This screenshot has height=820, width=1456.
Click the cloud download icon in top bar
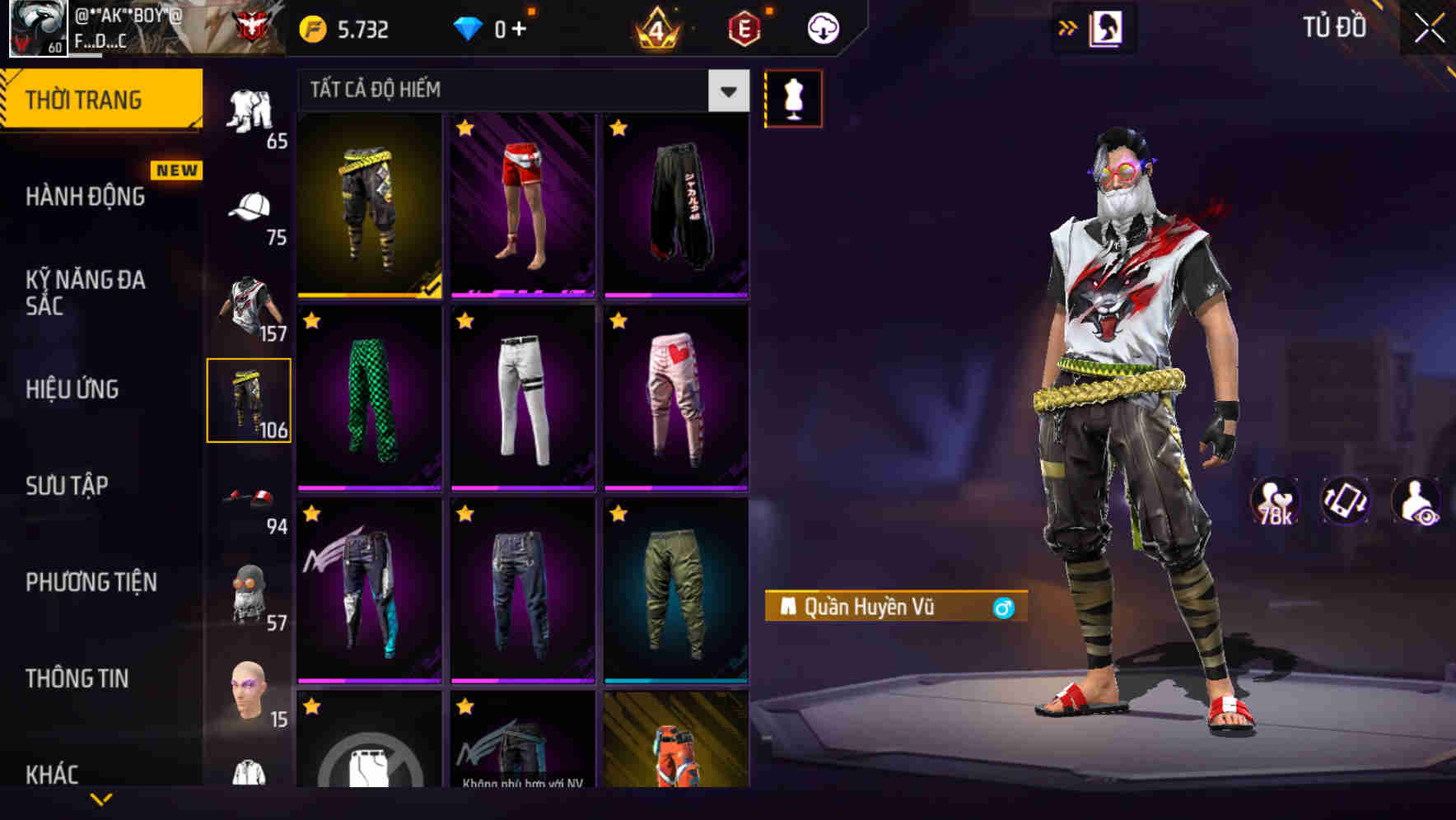821,27
